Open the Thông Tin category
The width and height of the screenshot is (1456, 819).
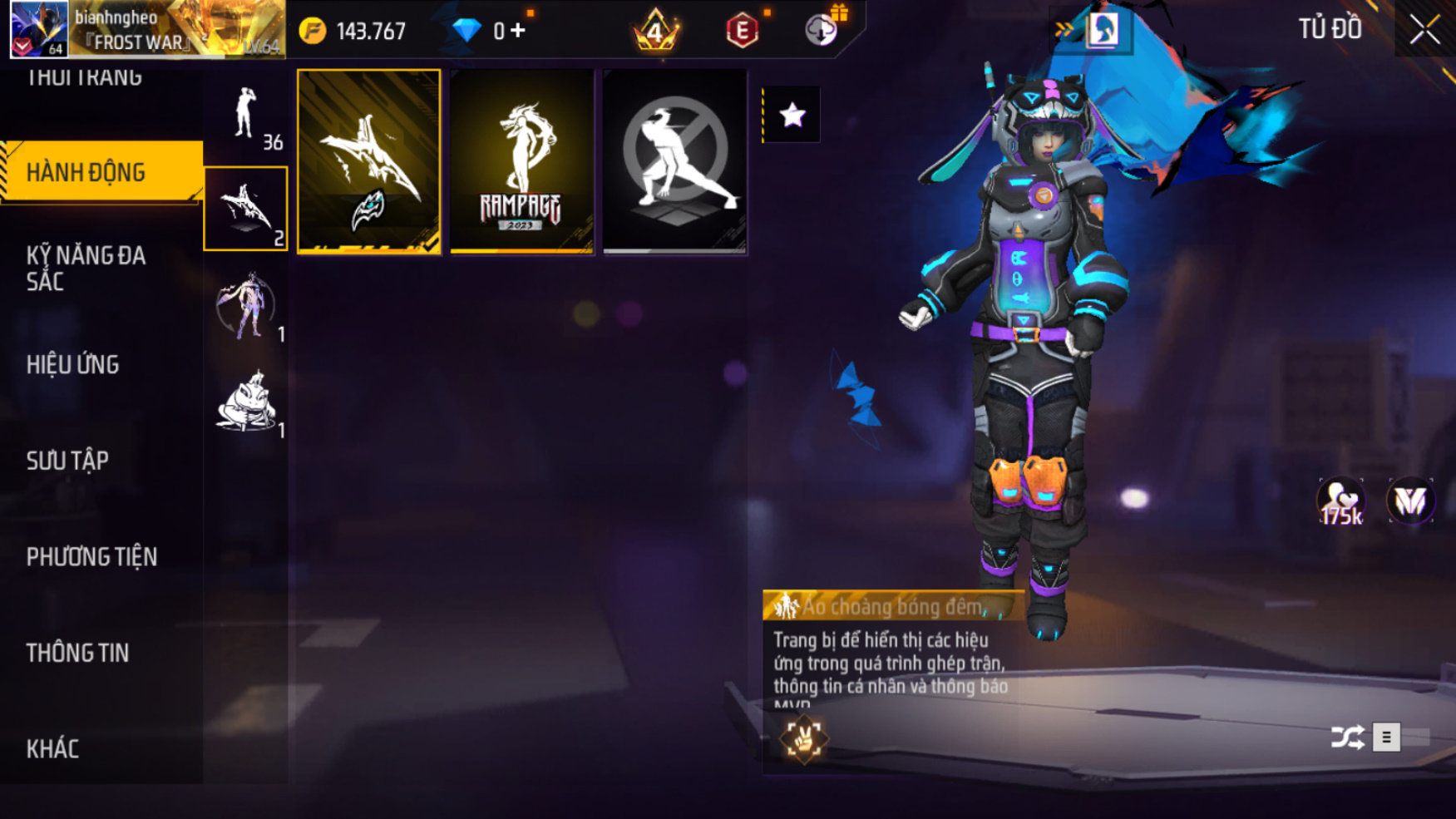[78, 653]
